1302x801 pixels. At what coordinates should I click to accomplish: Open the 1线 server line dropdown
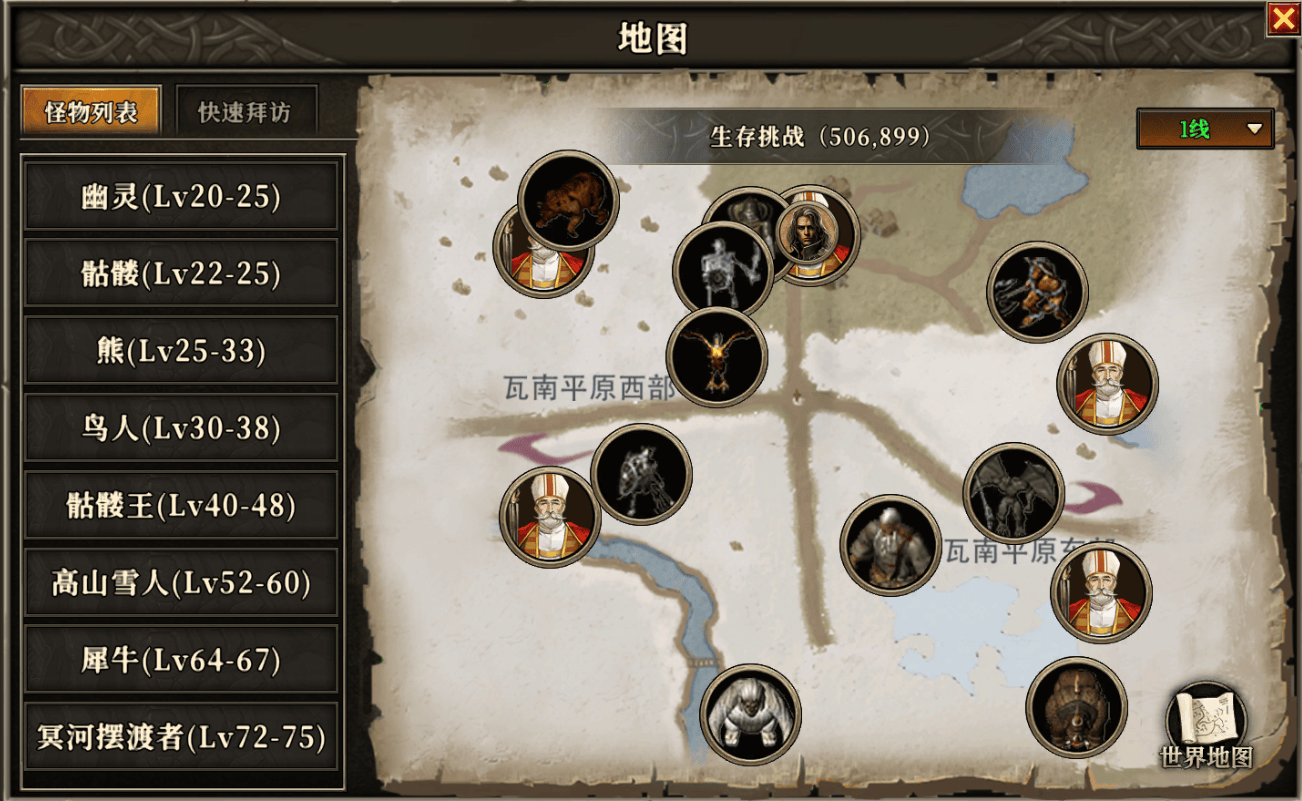pos(1203,130)
